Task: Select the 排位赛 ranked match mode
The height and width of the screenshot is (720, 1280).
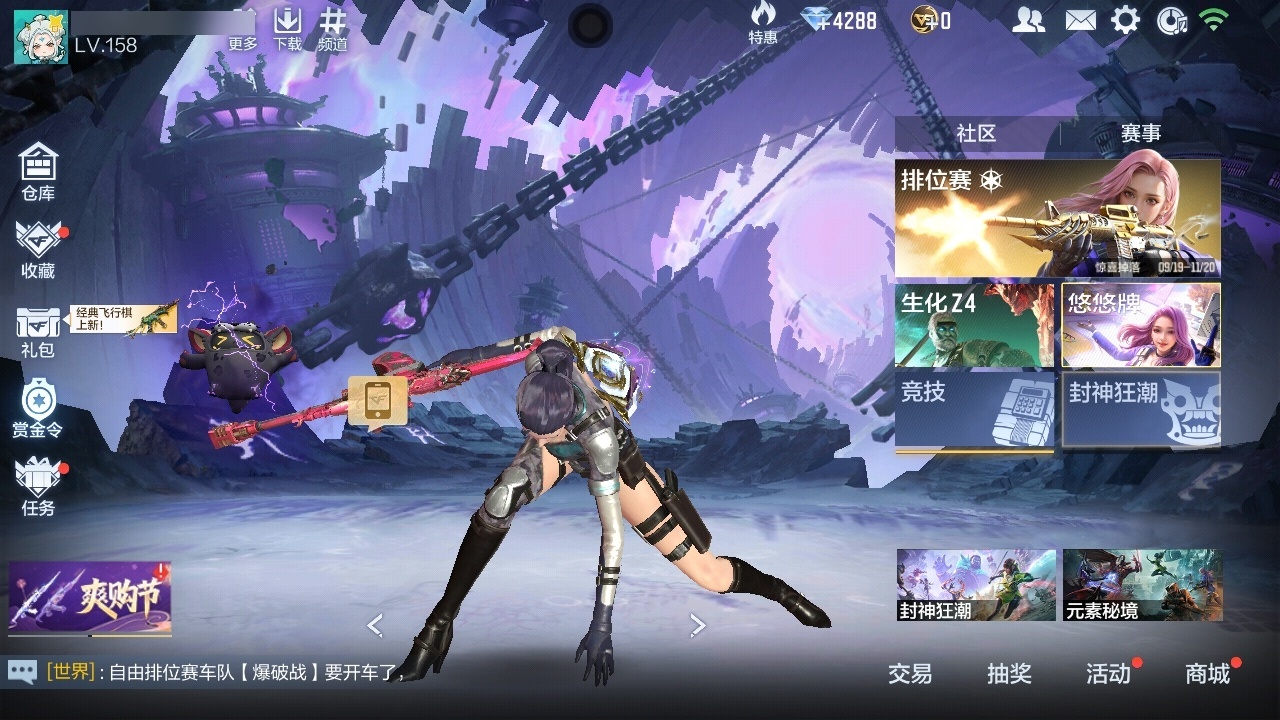Action: (1057, 218)
